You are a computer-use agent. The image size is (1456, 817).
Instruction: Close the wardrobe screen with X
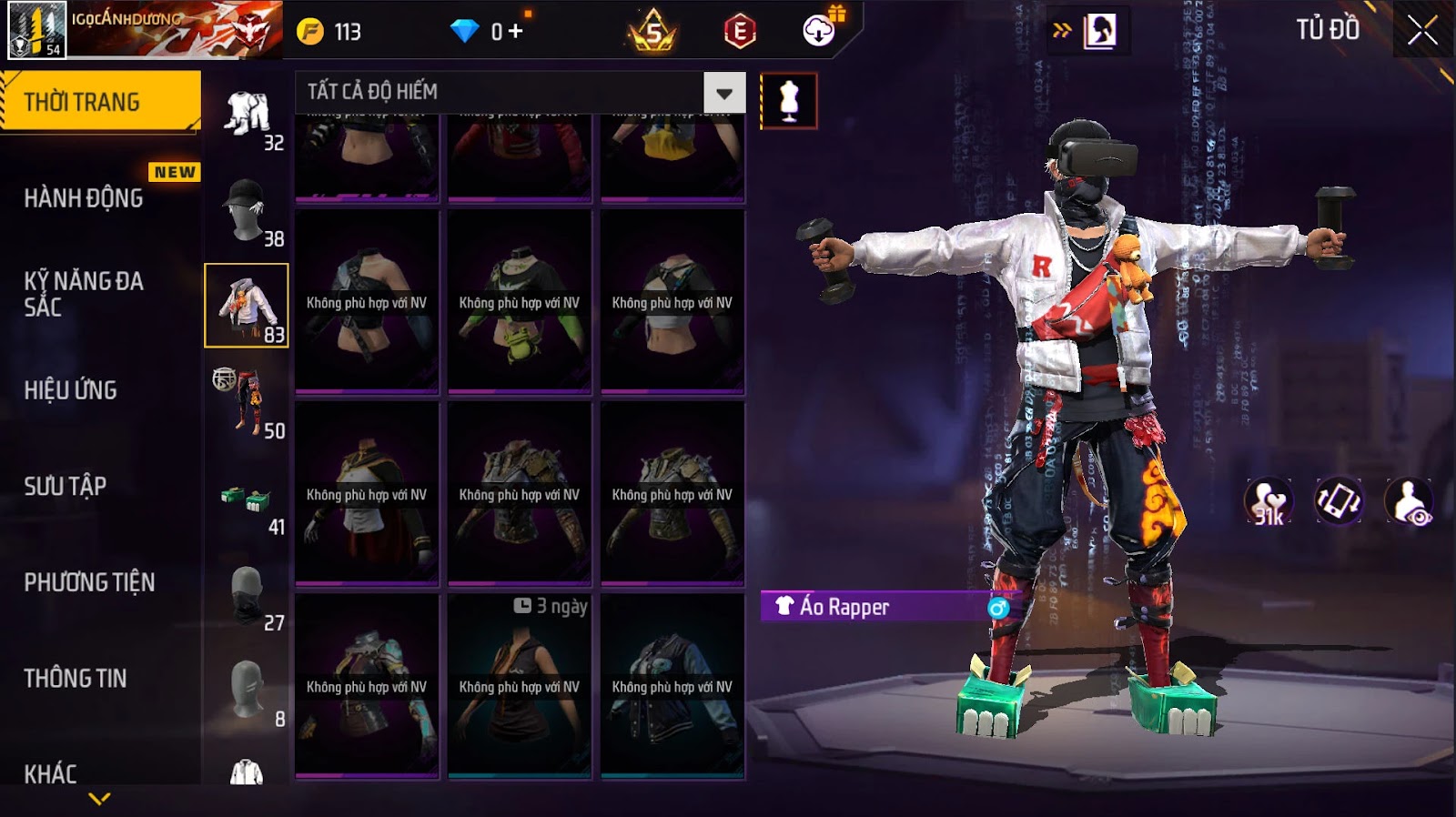coord(1422,32)
